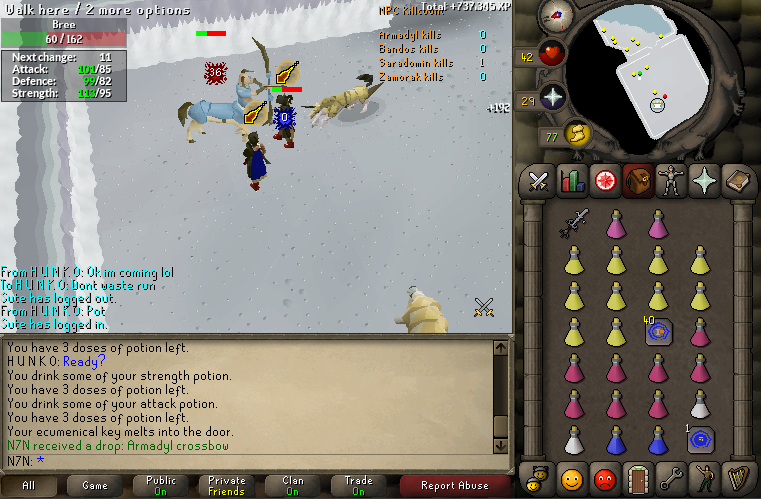
Task: Select the teleport tablet stack of 40
Action: pyautogui.click(x=658, y=332)
